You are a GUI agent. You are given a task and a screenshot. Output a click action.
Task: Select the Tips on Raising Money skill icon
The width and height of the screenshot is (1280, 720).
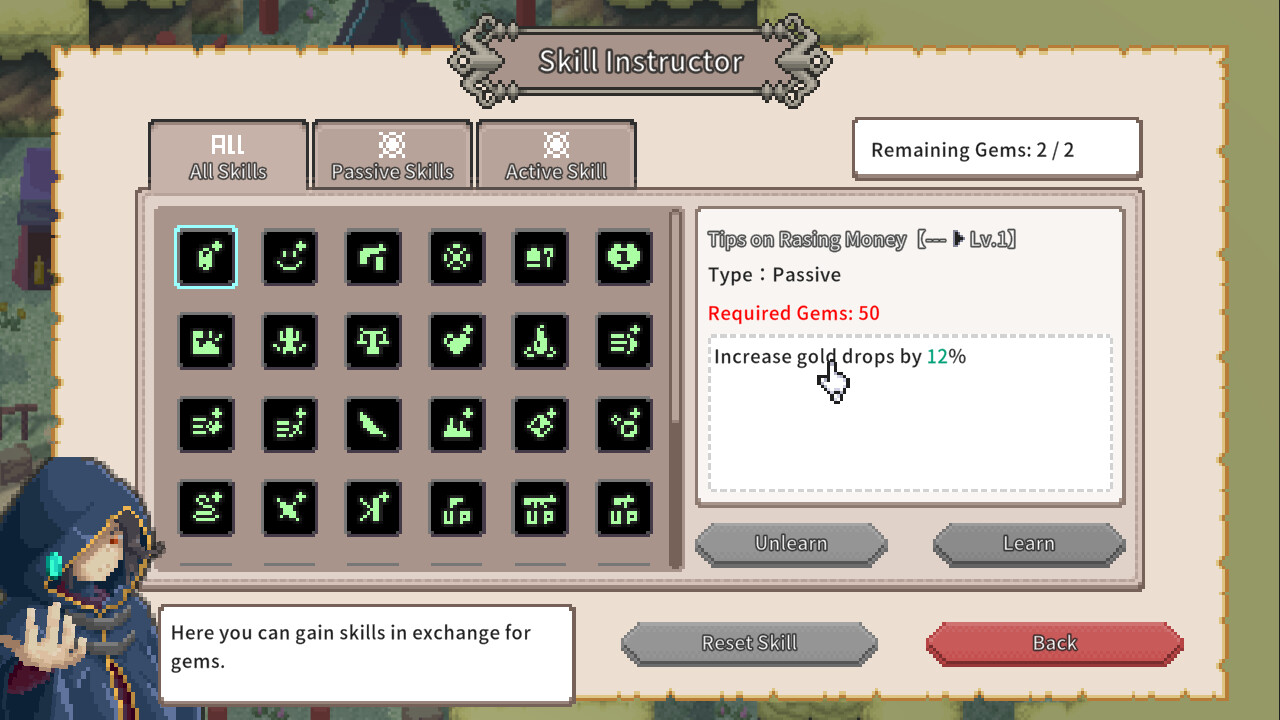pyautogui.click(x=206, y=258)
